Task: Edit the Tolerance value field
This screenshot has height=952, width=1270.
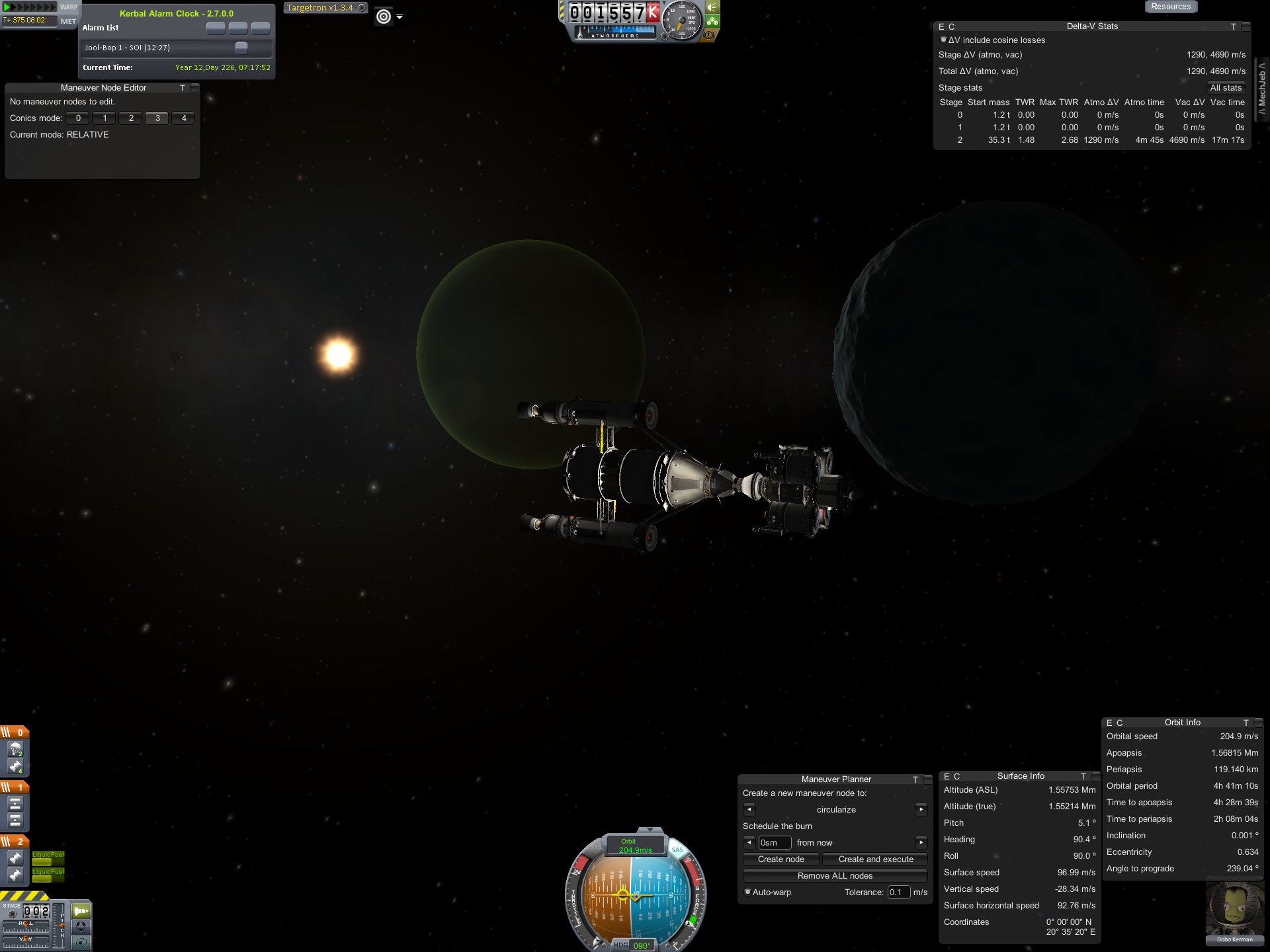Action: pos(898,892)
